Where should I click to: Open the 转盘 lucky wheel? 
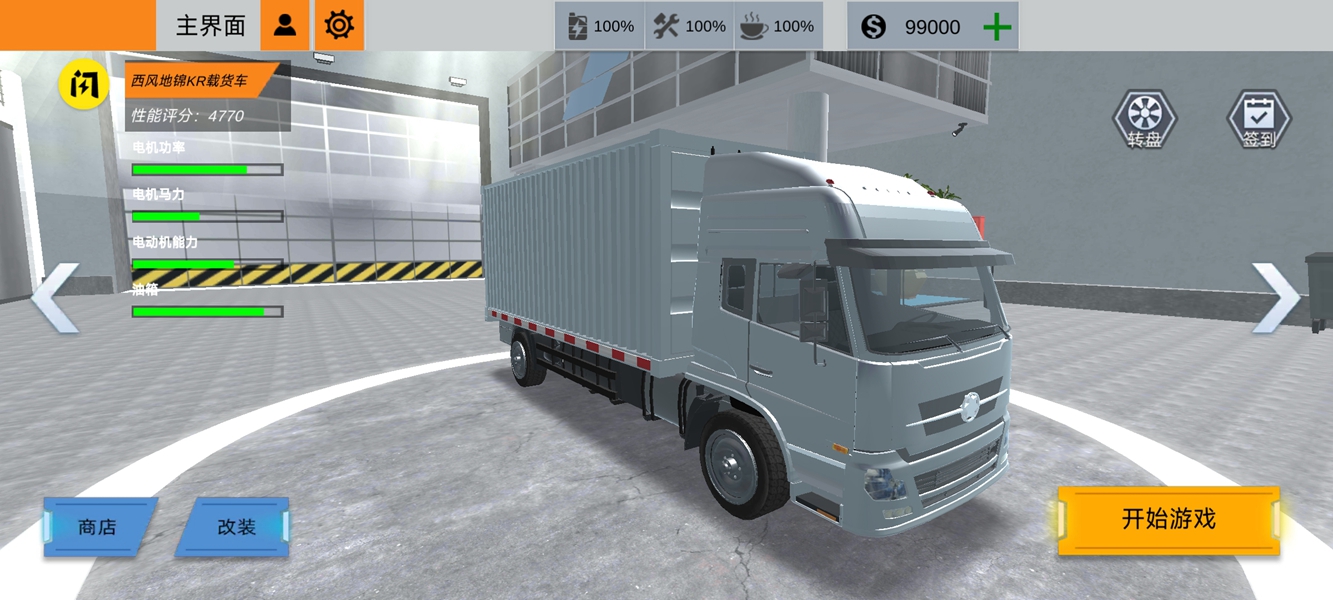click(x=1145, y=120)
